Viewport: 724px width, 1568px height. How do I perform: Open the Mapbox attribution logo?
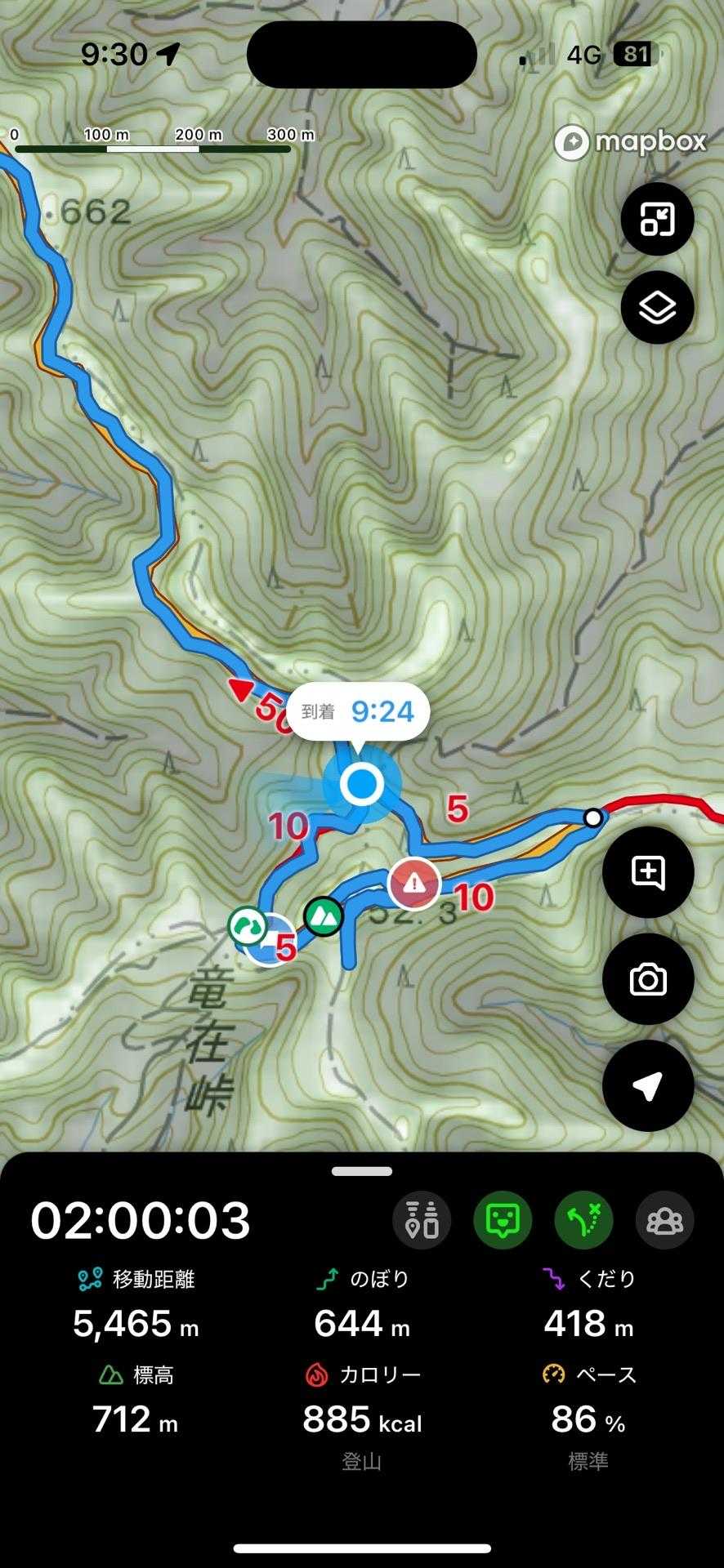pos(630,142)
